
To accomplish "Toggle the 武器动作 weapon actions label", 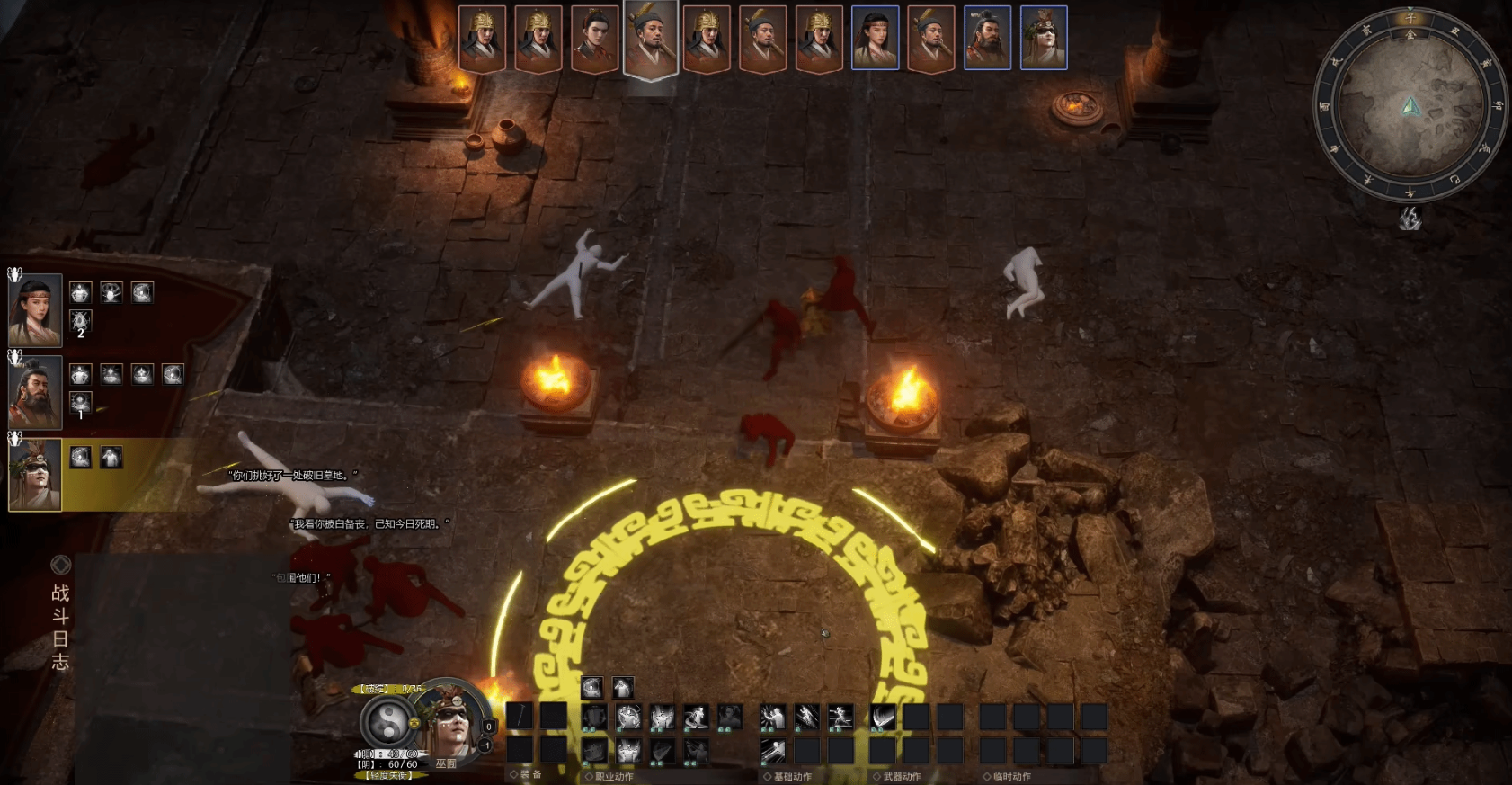I will tap(901, 776).
